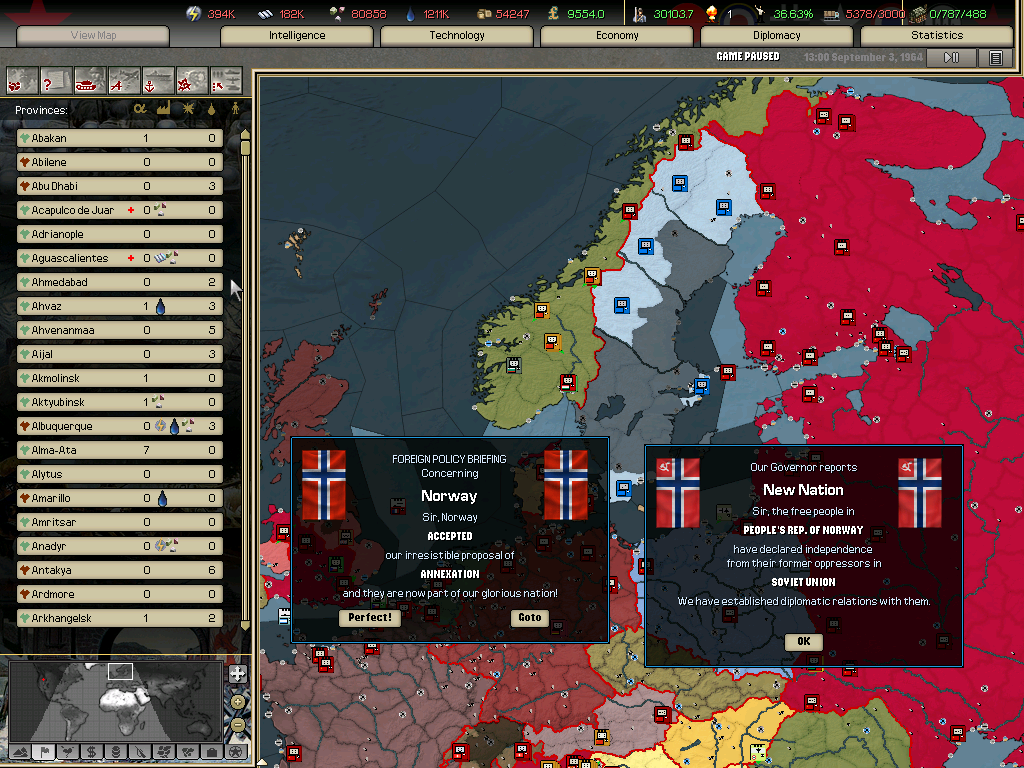The image size is (1024, 768).
Task: Choose 'Goto' in the foreign policy briefing
Action: coord(530,617)
